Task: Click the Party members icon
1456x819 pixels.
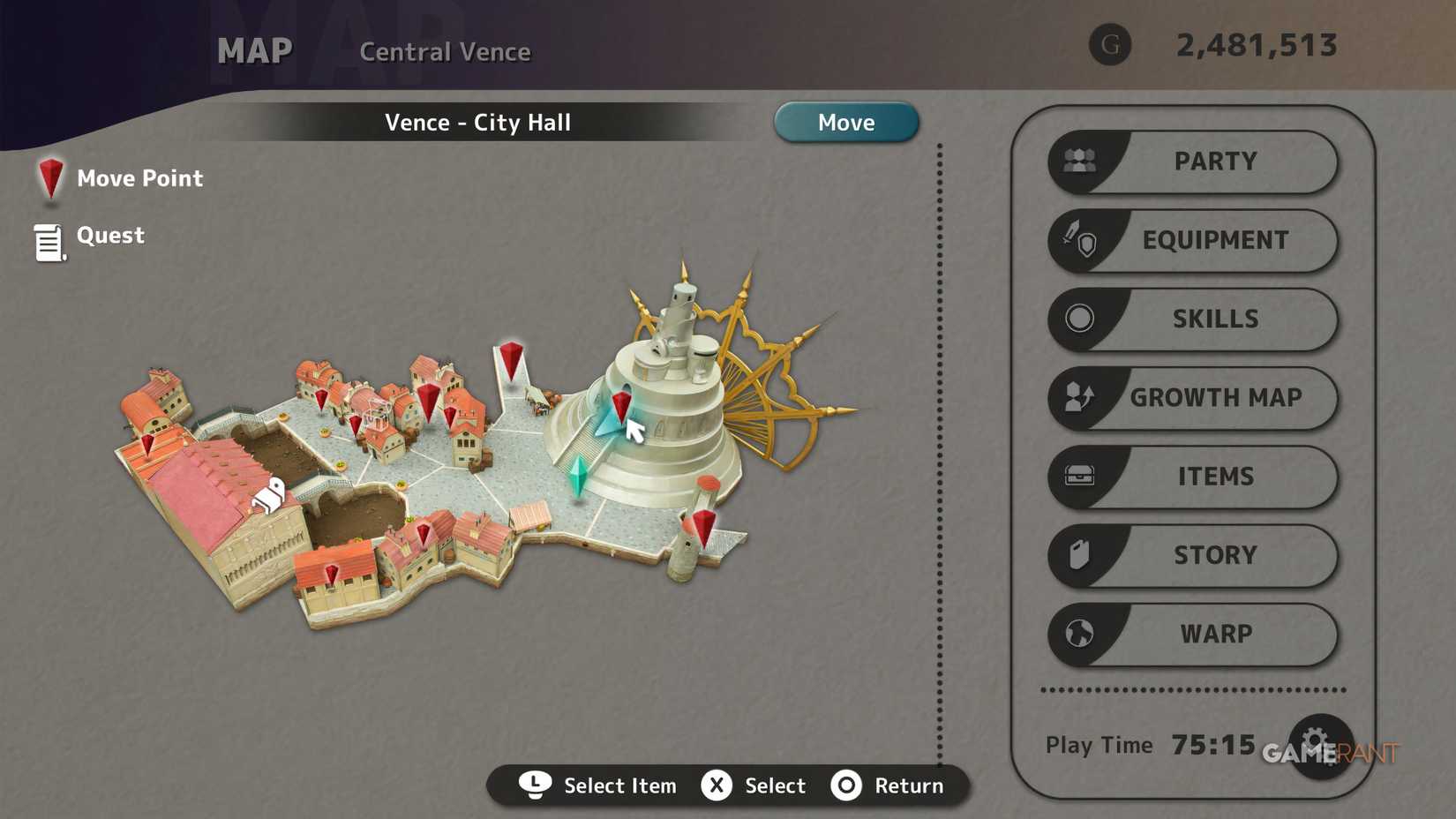Action: 1078,162
